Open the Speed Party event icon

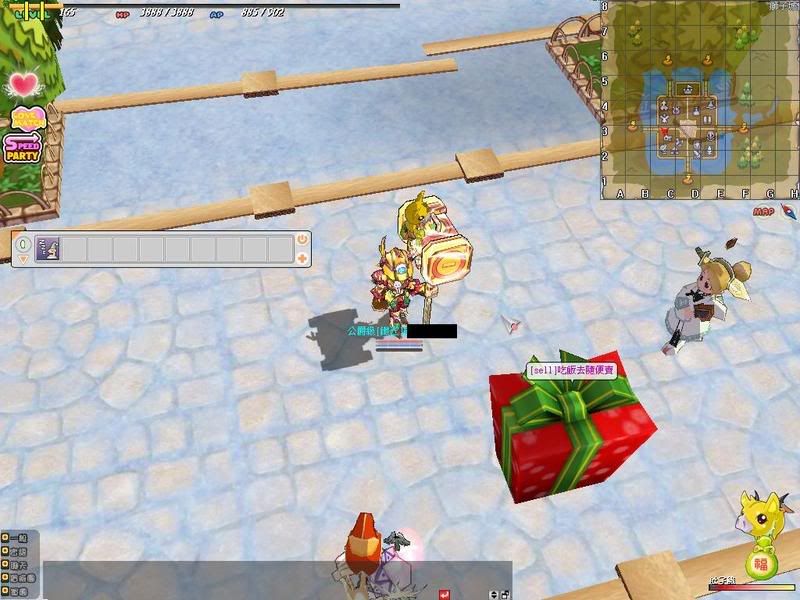[22, 149]
